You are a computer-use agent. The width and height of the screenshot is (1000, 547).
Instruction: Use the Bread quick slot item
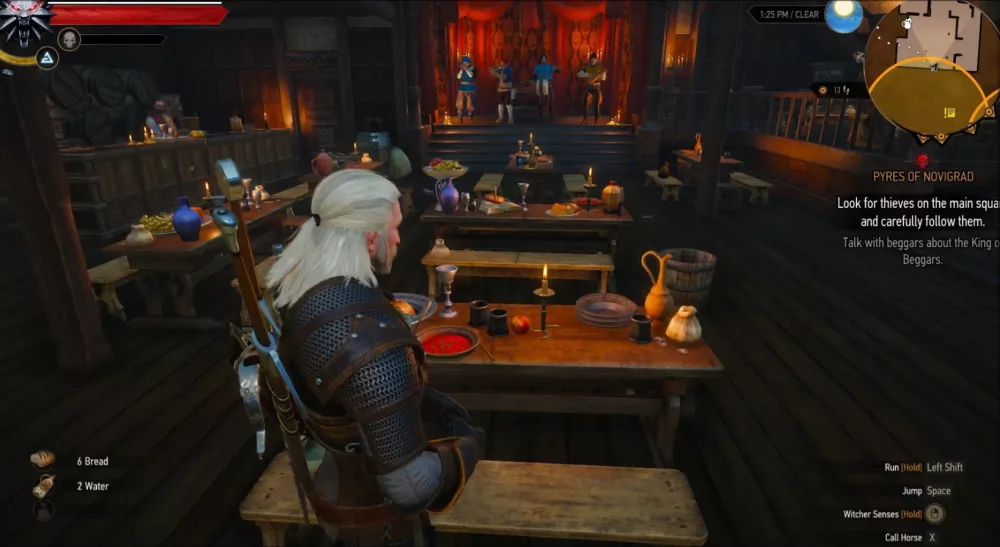[43, 460]
